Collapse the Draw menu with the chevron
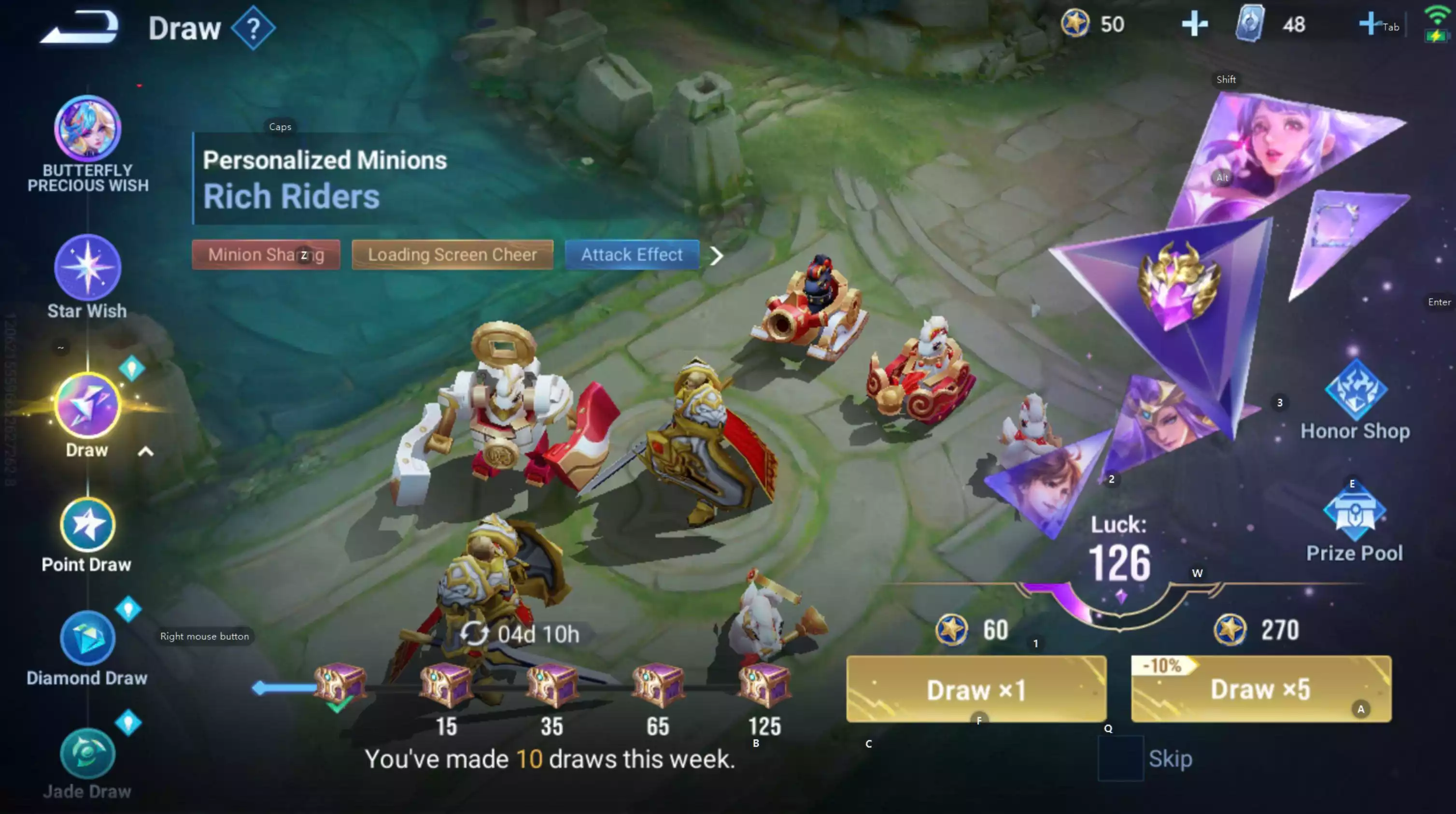Viewport: 1456px width, 814px height. coord(146,451)
